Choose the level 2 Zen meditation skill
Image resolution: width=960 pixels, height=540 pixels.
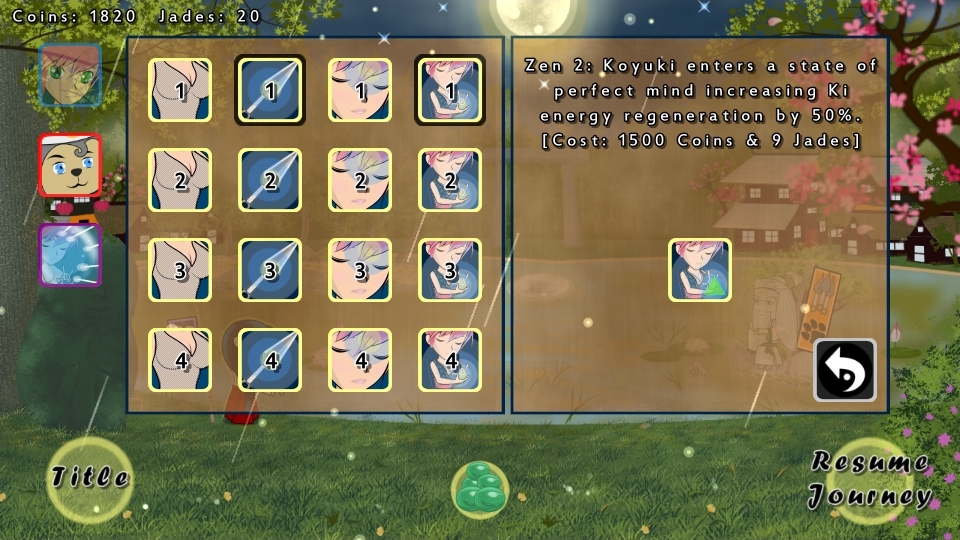[x=450, y=180]
